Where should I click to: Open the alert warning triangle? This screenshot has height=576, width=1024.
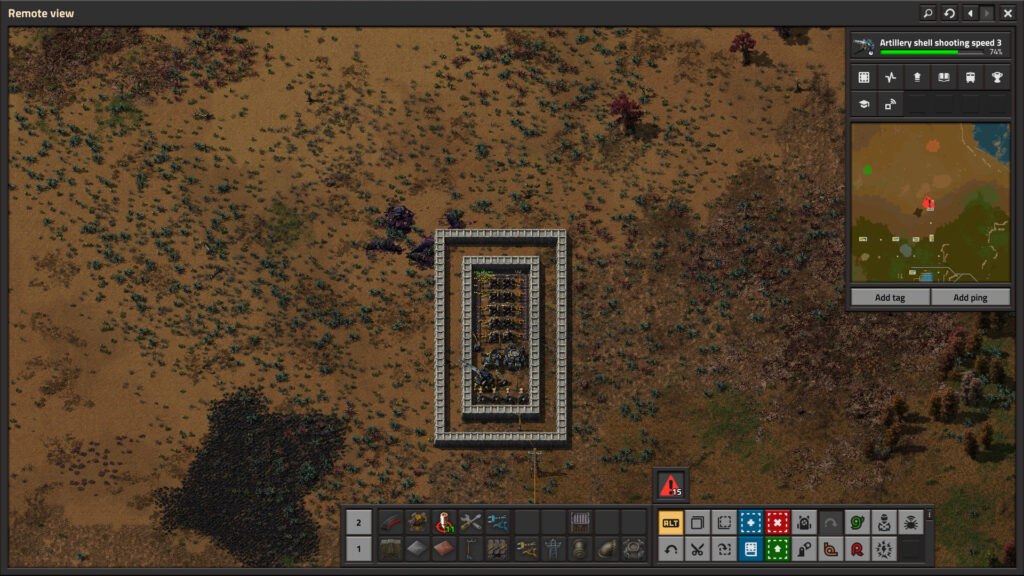pos(670,485)
